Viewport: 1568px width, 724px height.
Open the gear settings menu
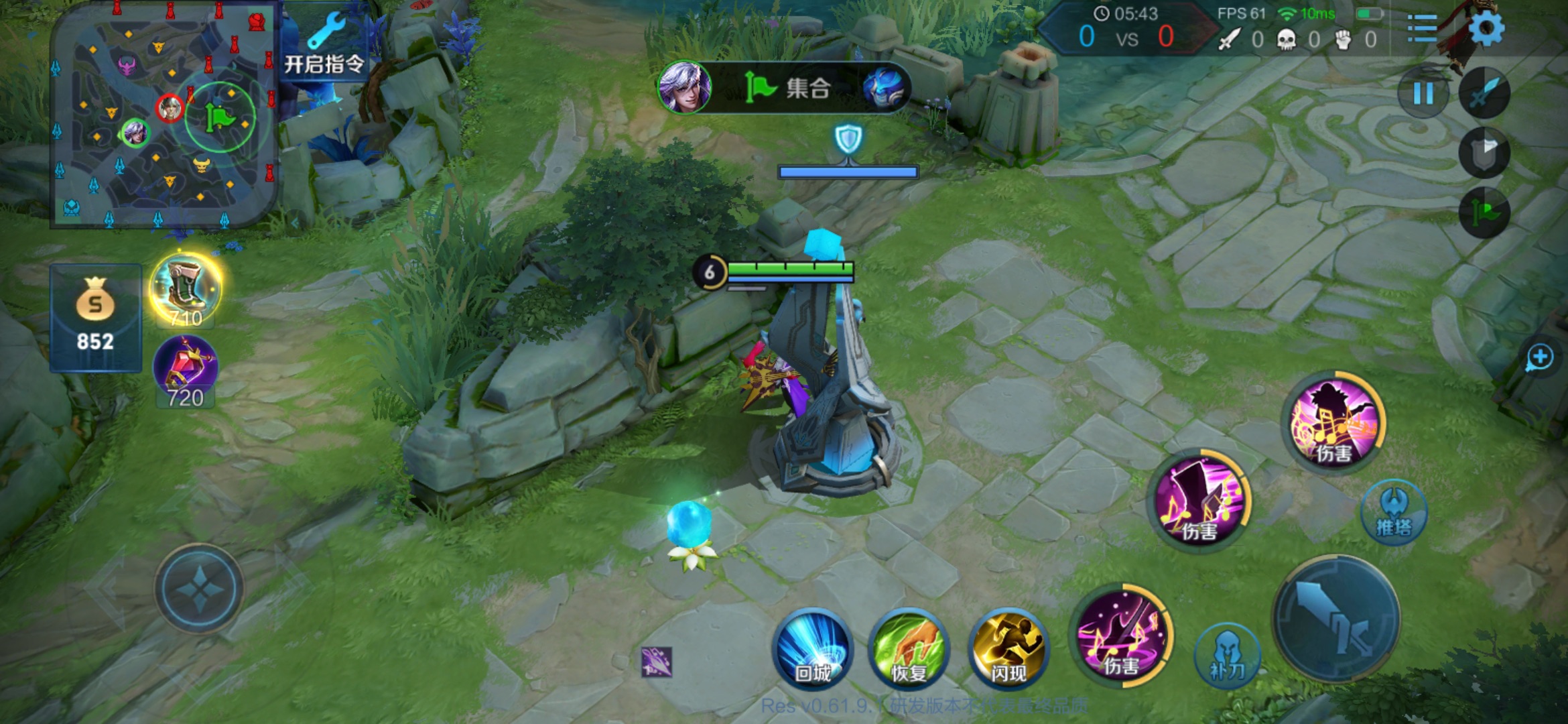click(1486, 28)
